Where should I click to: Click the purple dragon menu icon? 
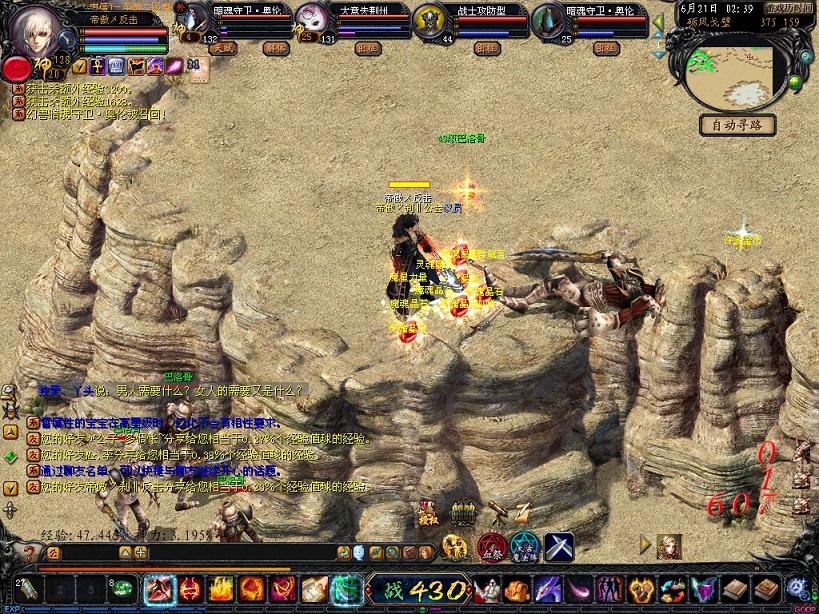548,588
